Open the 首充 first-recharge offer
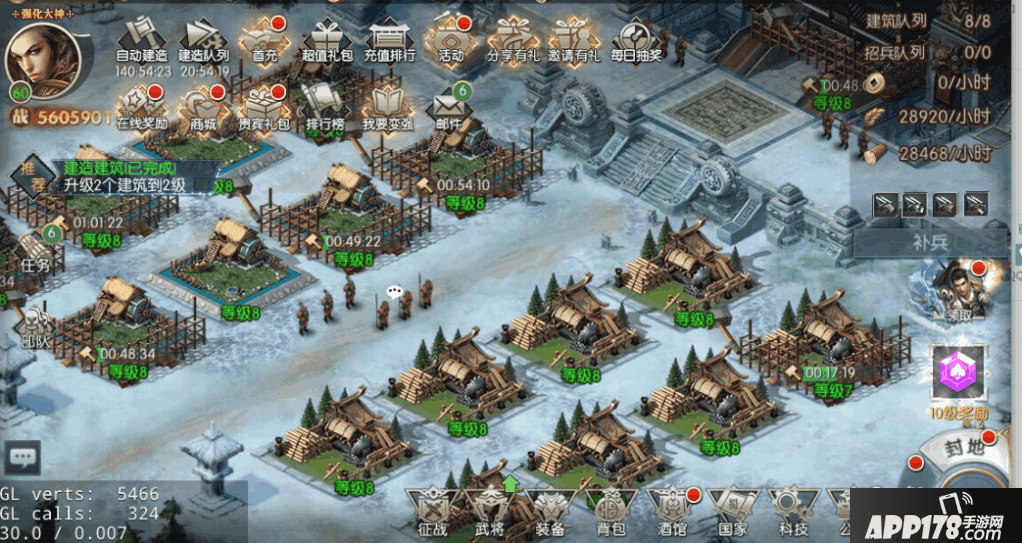1022x543 pixels. pos(265,40)
